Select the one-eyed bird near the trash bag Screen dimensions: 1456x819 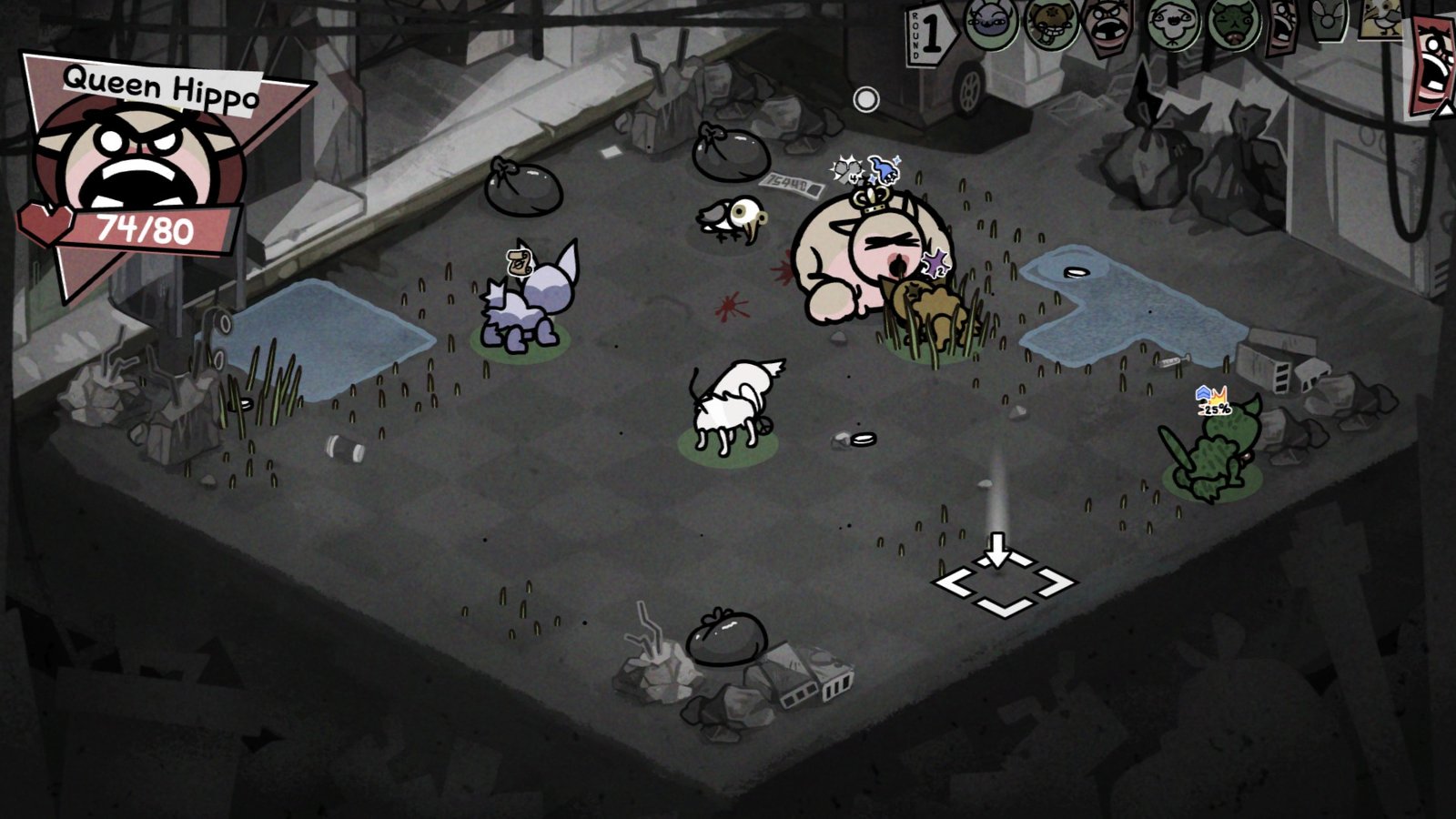pos(733,218)
